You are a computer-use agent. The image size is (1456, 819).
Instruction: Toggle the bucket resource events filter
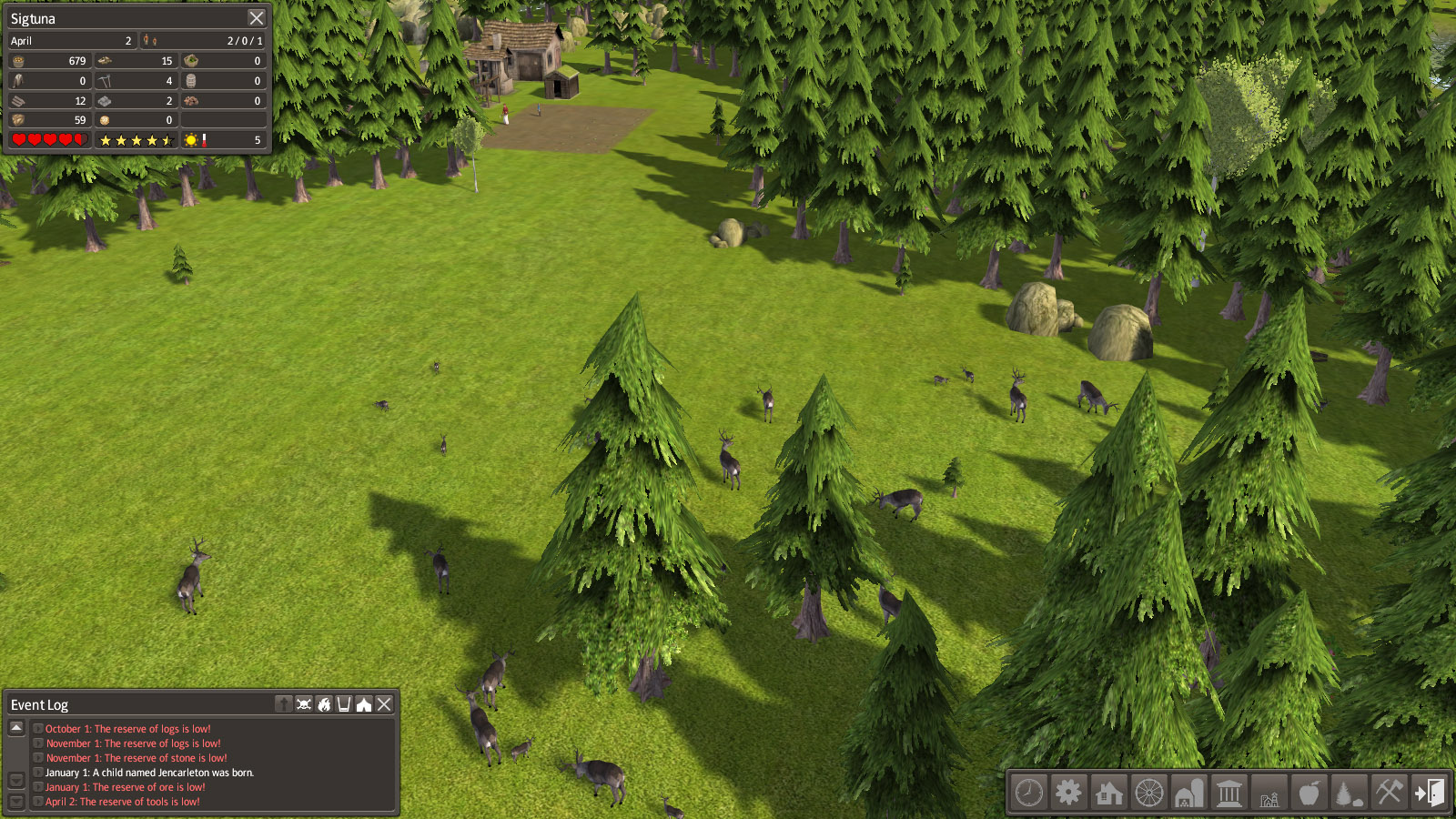[344, 704]
